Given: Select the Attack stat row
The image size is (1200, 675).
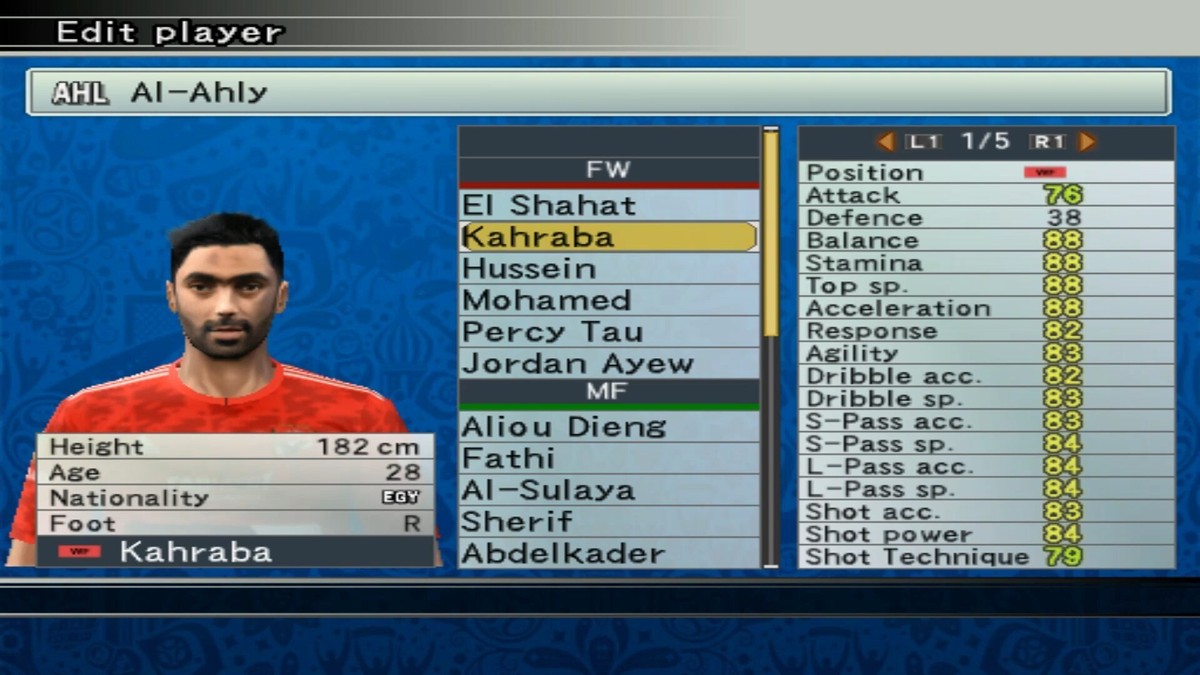Looking at the screenshot, I should pos(986,195).
